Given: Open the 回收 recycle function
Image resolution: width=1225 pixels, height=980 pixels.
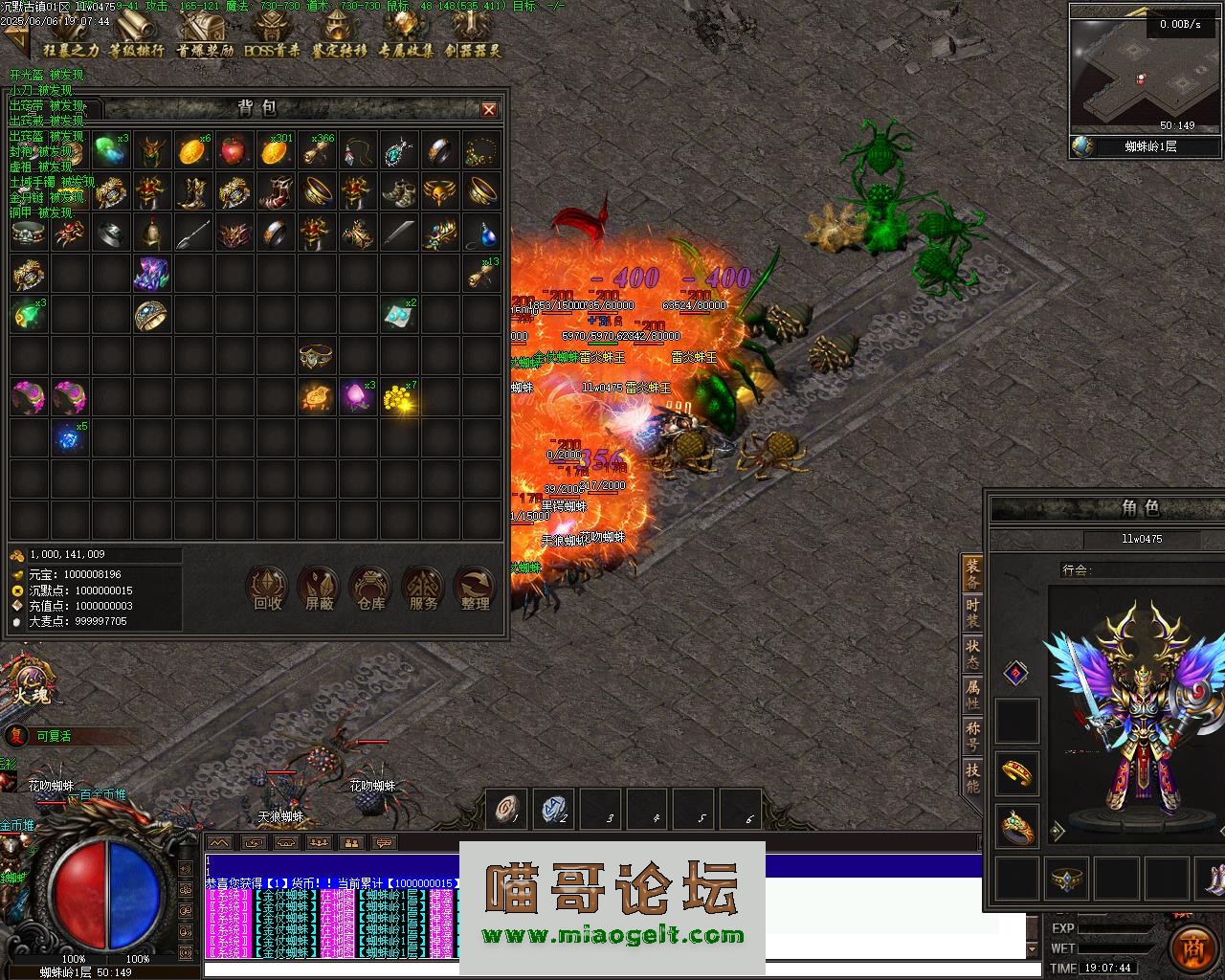Looking at the screenshot, I should pos(267,588).
